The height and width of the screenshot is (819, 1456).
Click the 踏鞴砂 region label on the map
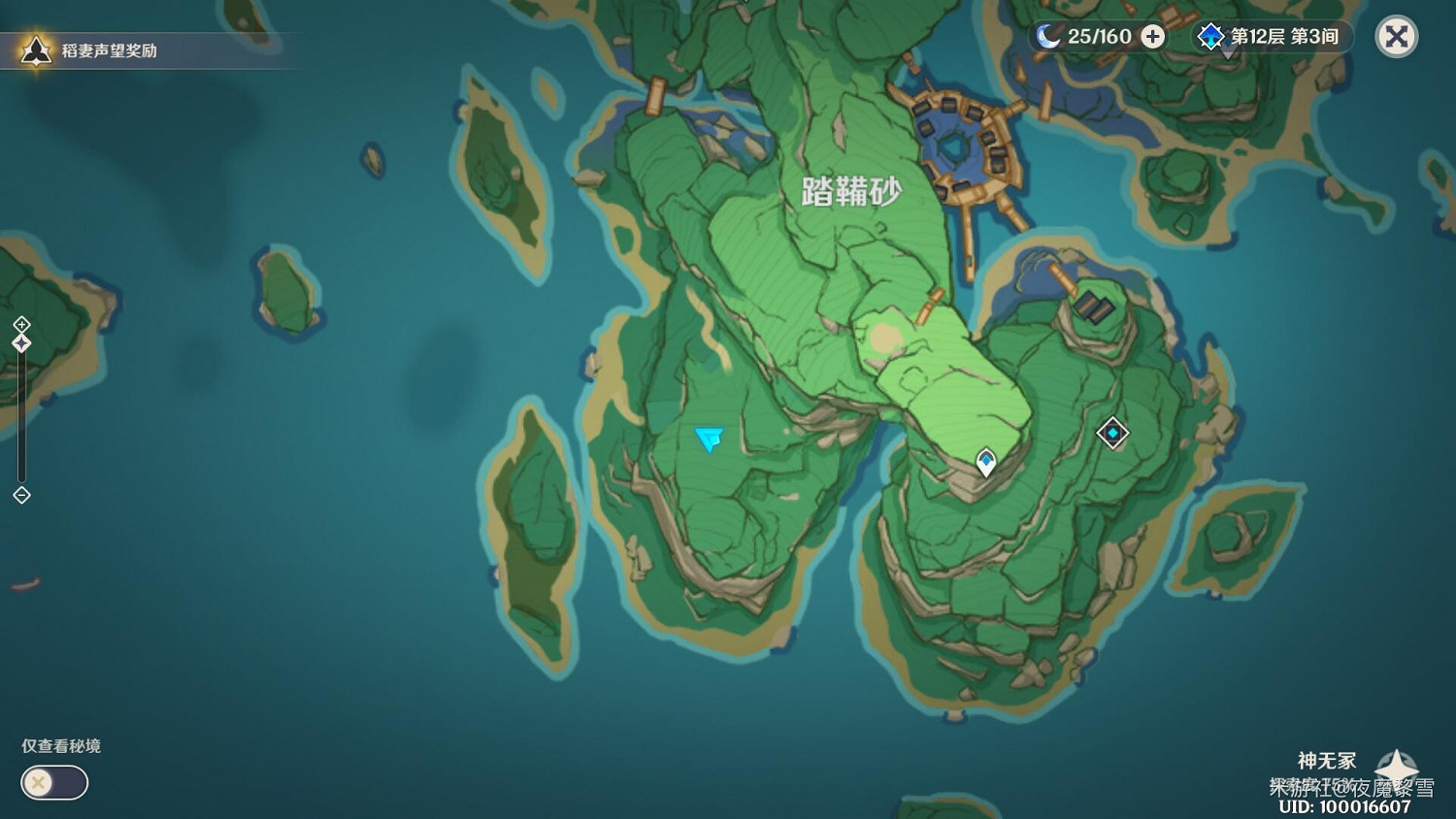[x=852, y=190]
